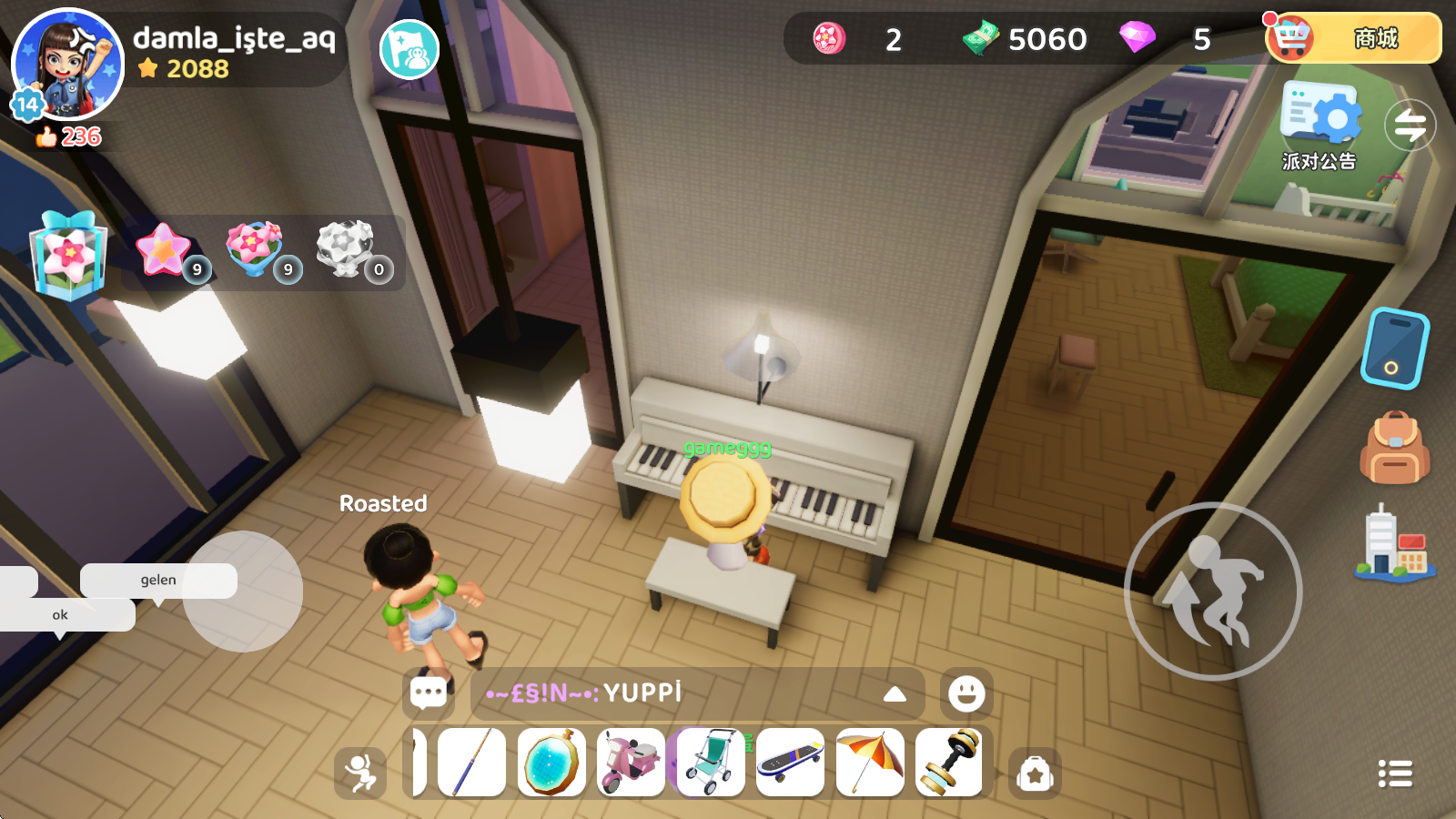
Task: Open the chat bubble button
Action: [429, 693]
